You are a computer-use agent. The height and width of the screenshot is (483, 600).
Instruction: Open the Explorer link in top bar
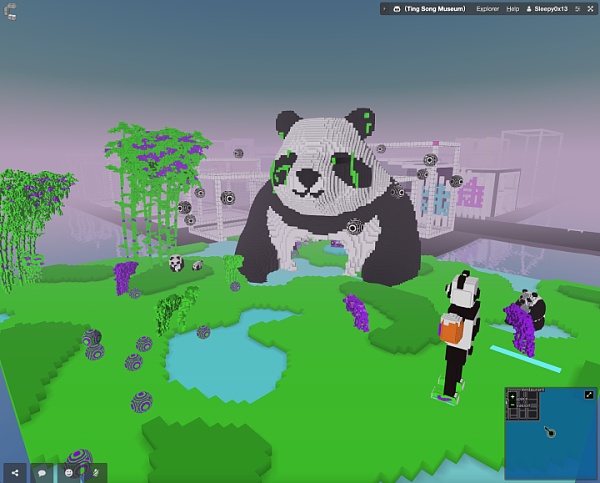[x=487, y=8]
